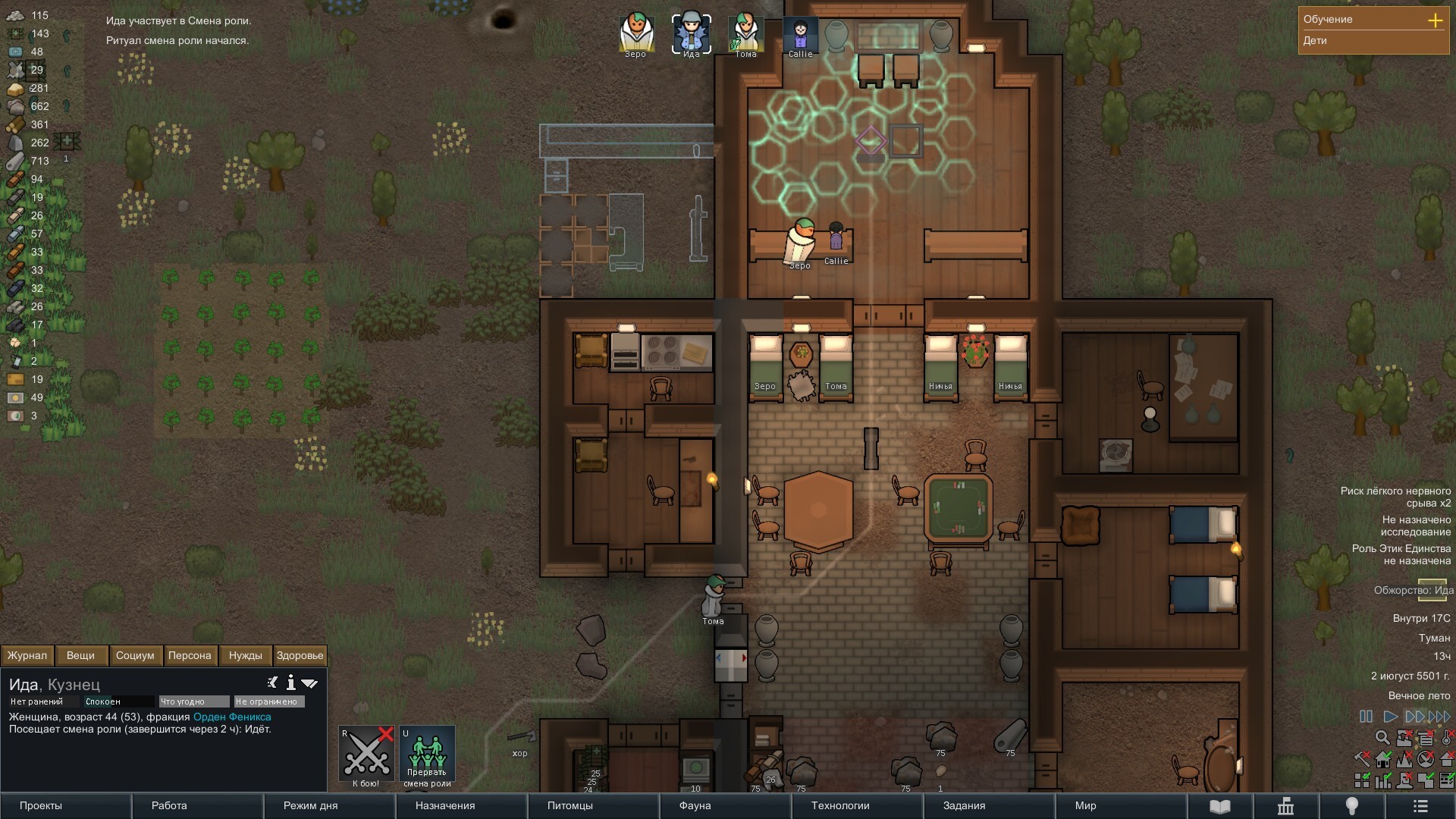Open the Технологии research tab
This screenshot has width=1456, height=819.
pos(857,805)
